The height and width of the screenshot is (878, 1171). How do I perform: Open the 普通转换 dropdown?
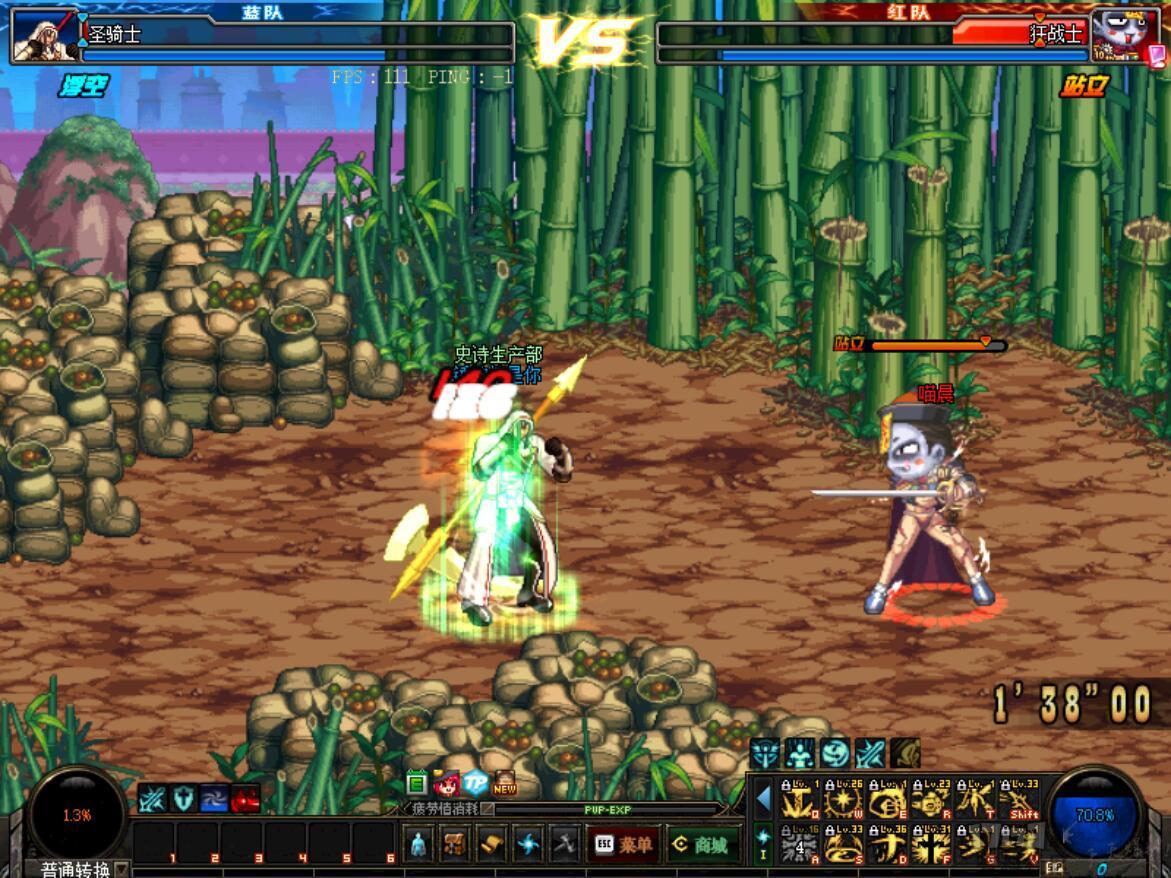click(122, 869)
